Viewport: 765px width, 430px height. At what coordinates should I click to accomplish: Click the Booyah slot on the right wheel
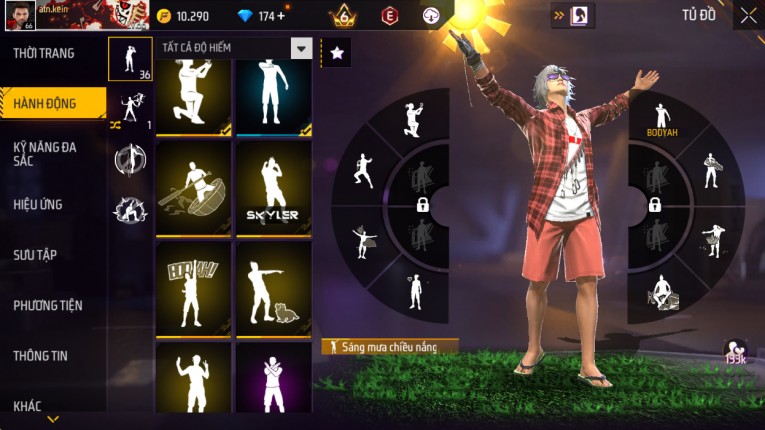[660, 116]
